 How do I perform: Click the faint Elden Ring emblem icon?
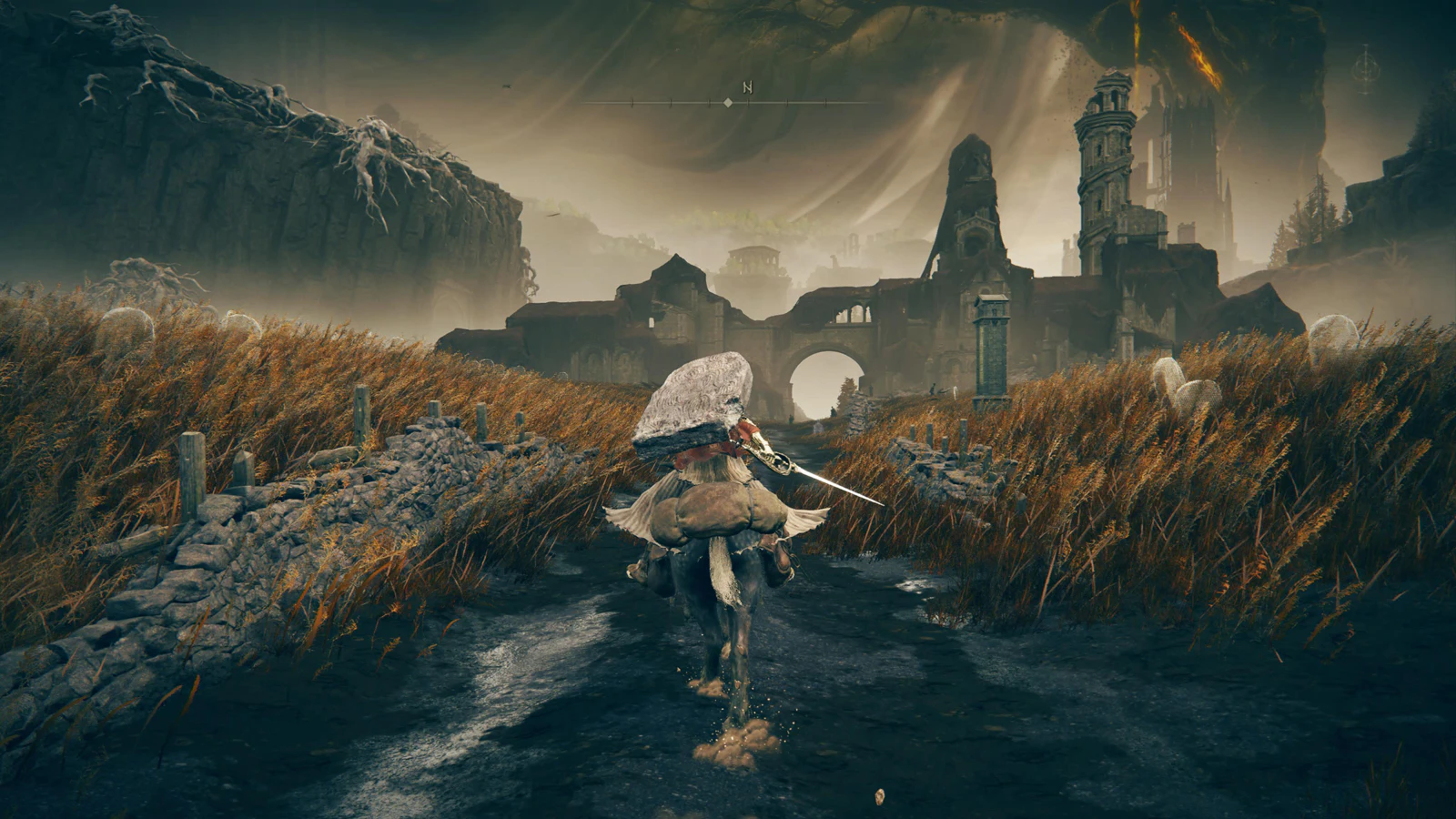(1366, 69)
